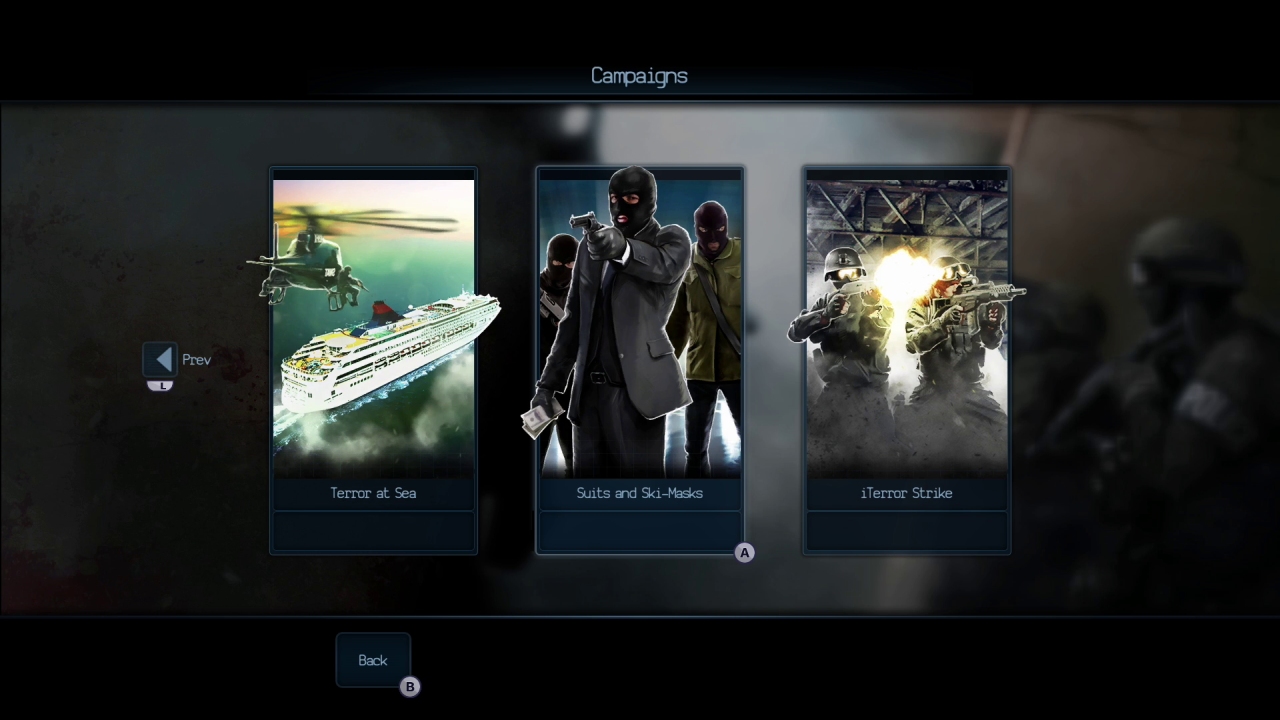Screen dimensions: 1280x720
Task: Select the Terror at Sea campaign card
Action: pyautogui.click(x=373, y=360)
